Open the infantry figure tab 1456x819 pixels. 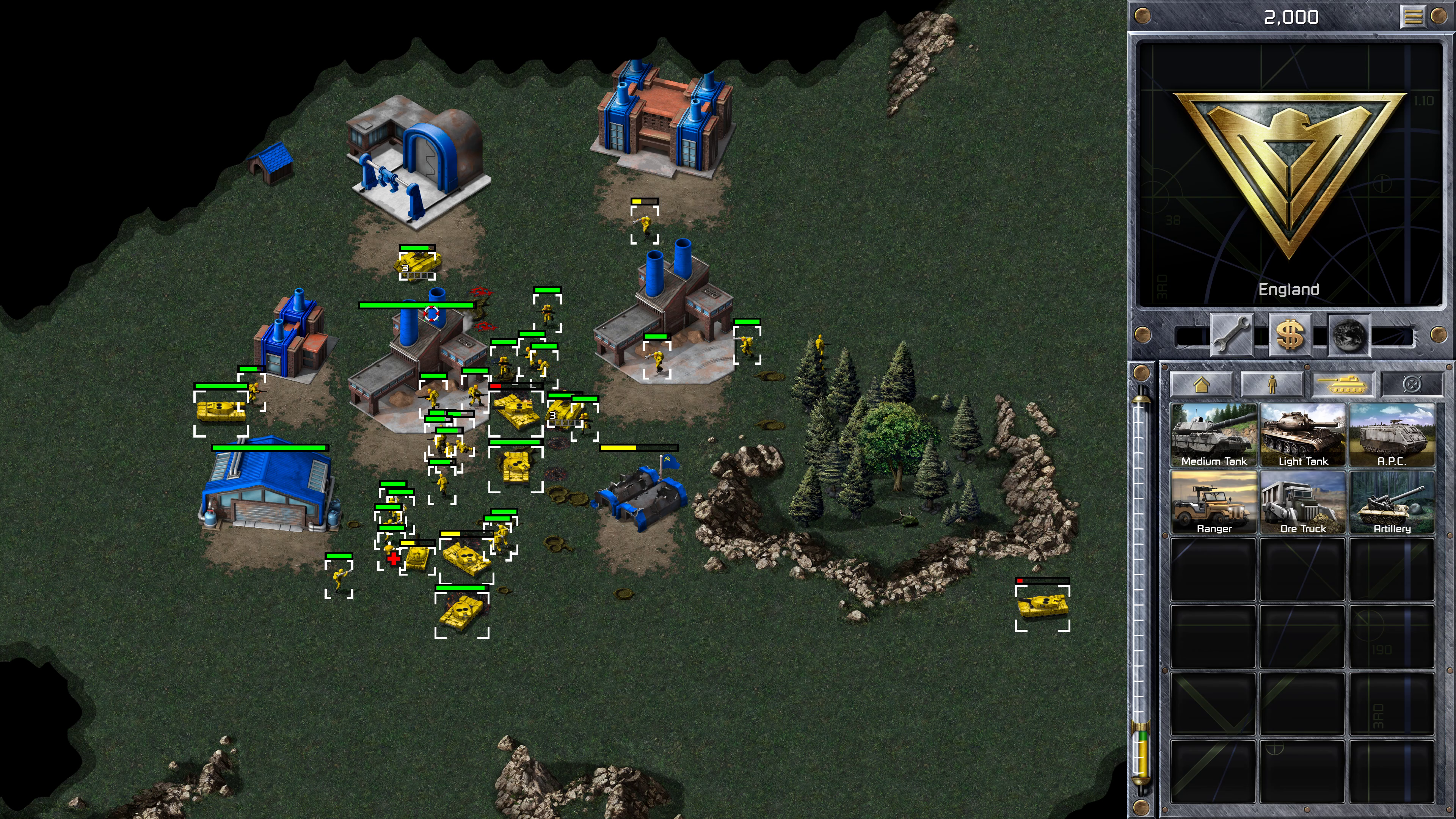(x=1271, y=385)
